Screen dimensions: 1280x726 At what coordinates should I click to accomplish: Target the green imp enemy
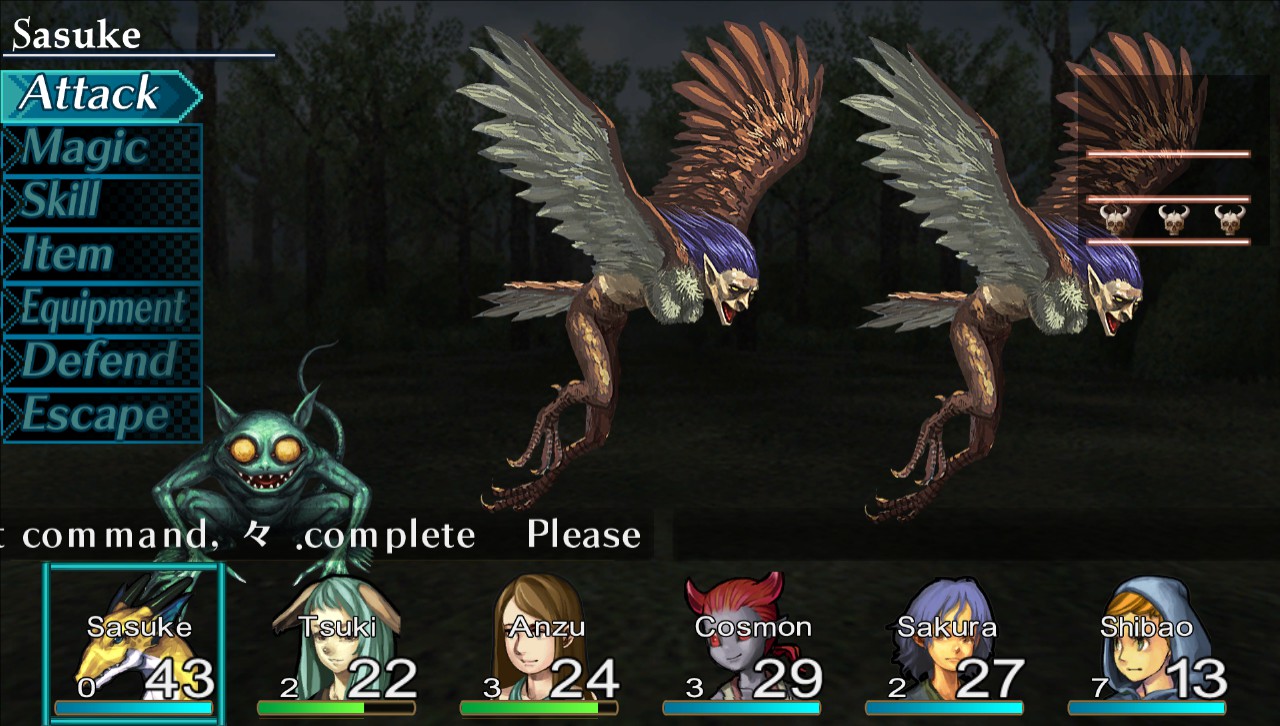tap(265, 450)
